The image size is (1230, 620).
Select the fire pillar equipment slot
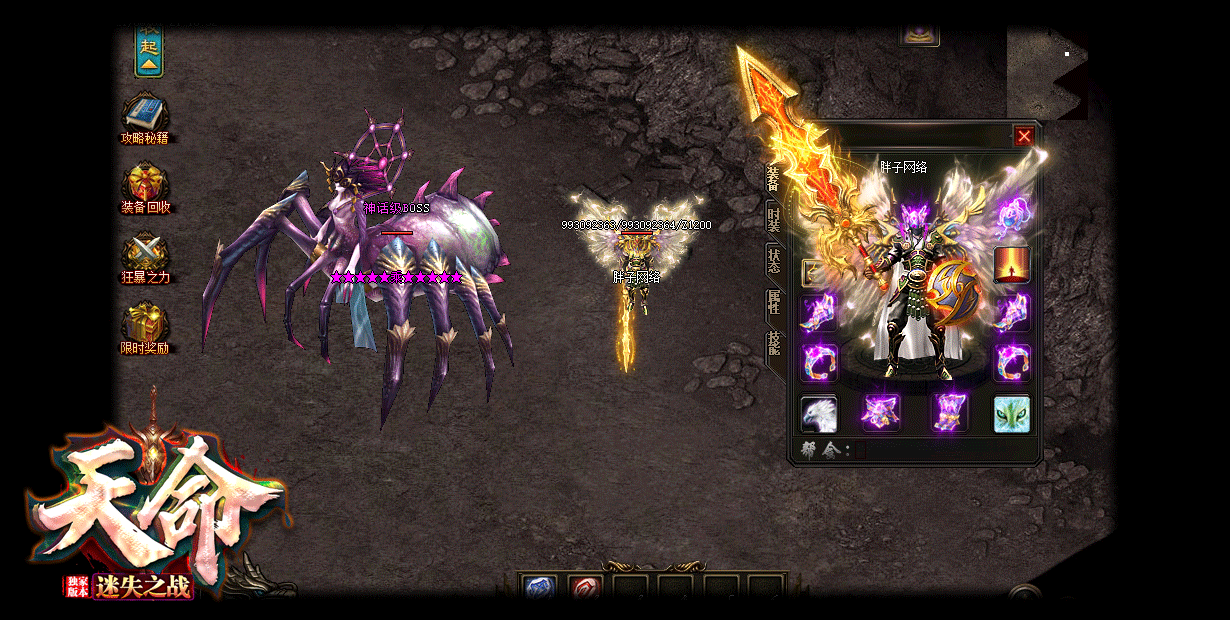click(x=1011, y=265)
